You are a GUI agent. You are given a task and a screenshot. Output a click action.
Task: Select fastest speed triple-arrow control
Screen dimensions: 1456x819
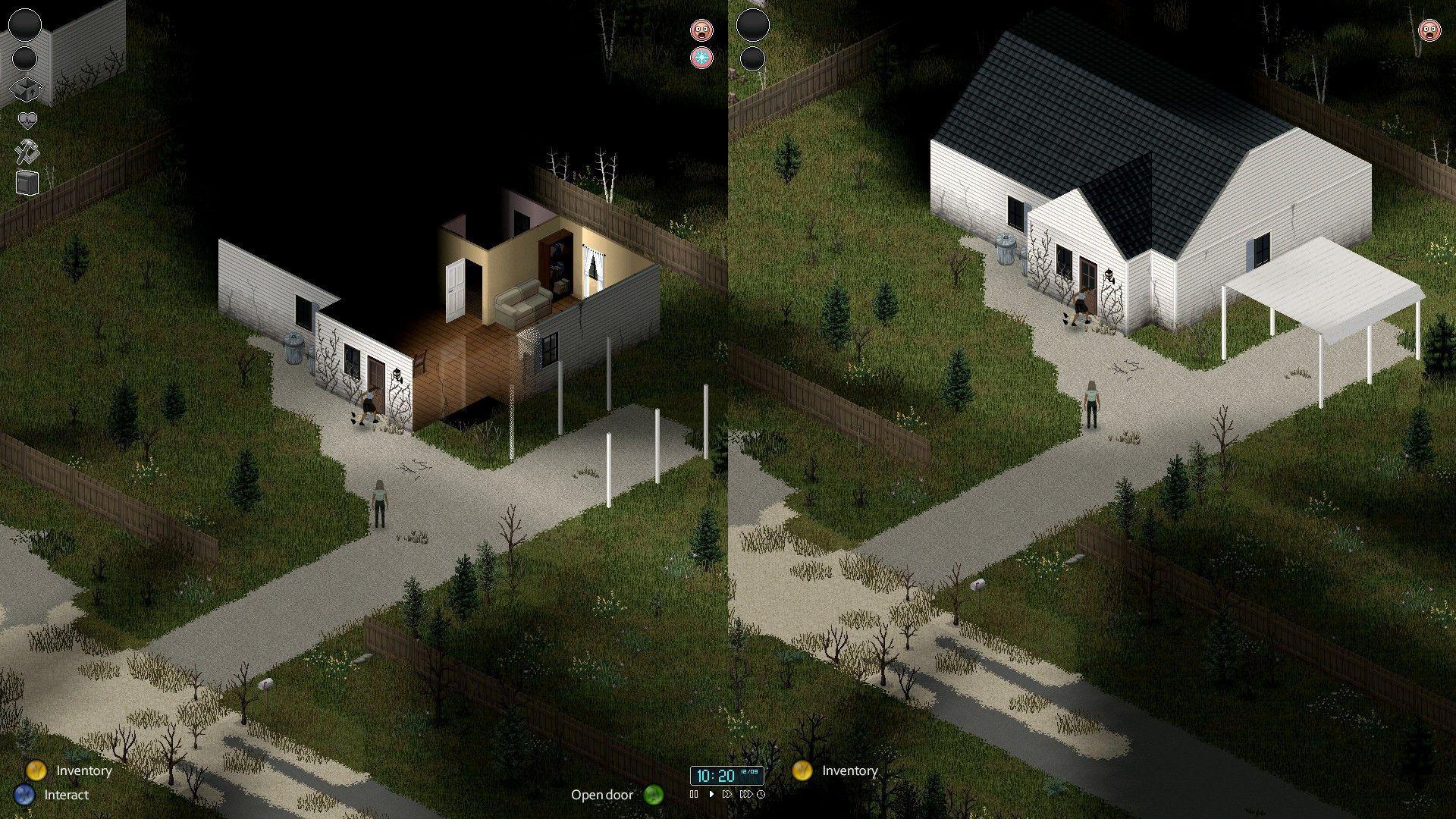click(x=746, y=795)
